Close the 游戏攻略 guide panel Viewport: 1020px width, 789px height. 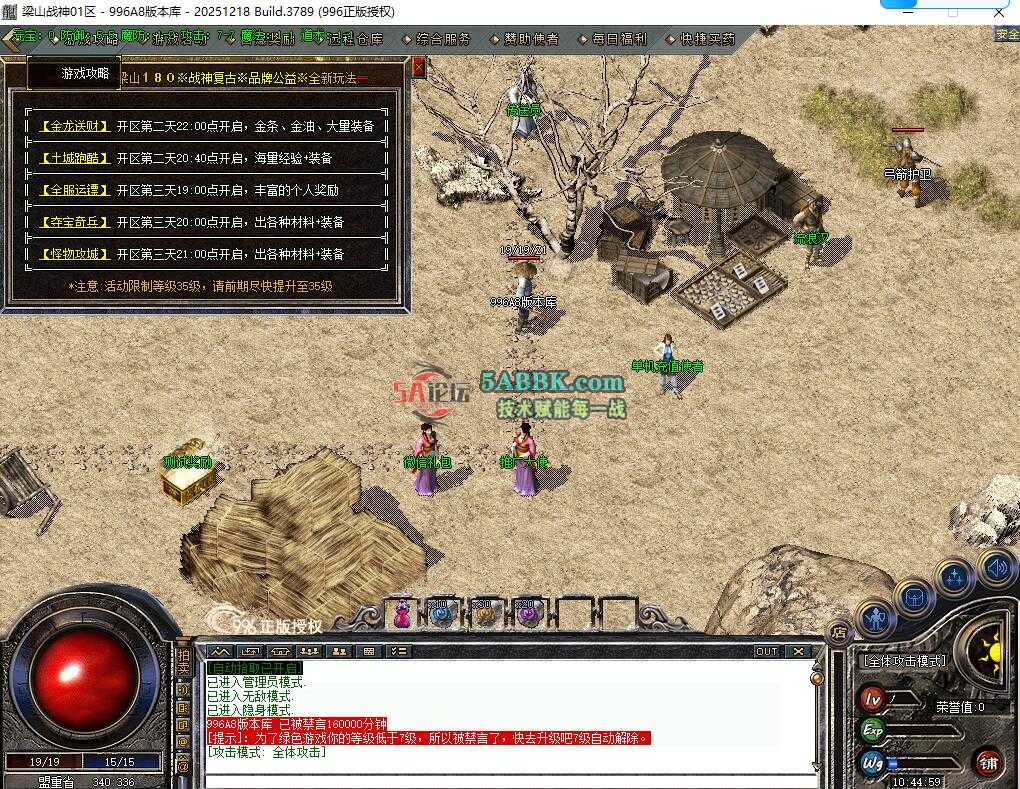pyautogui.click(x=418, y=67)
